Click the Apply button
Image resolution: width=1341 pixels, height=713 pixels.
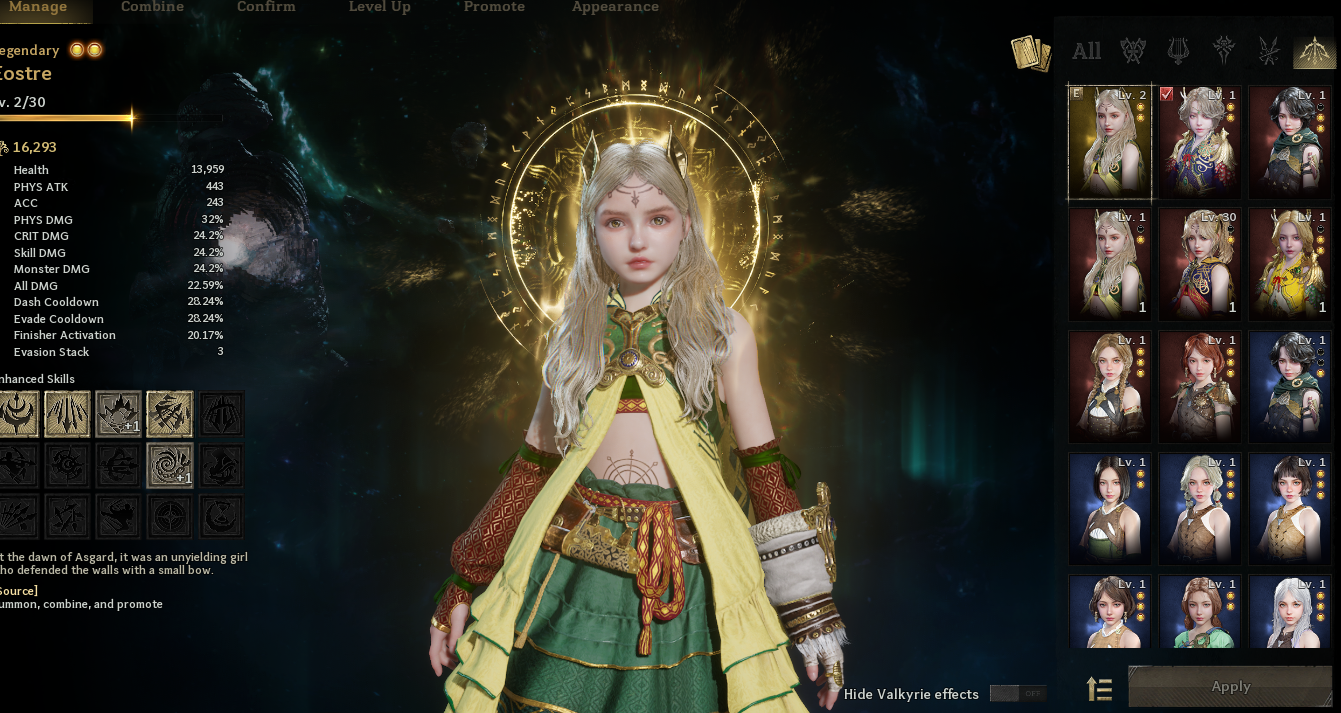(1230, 687)
